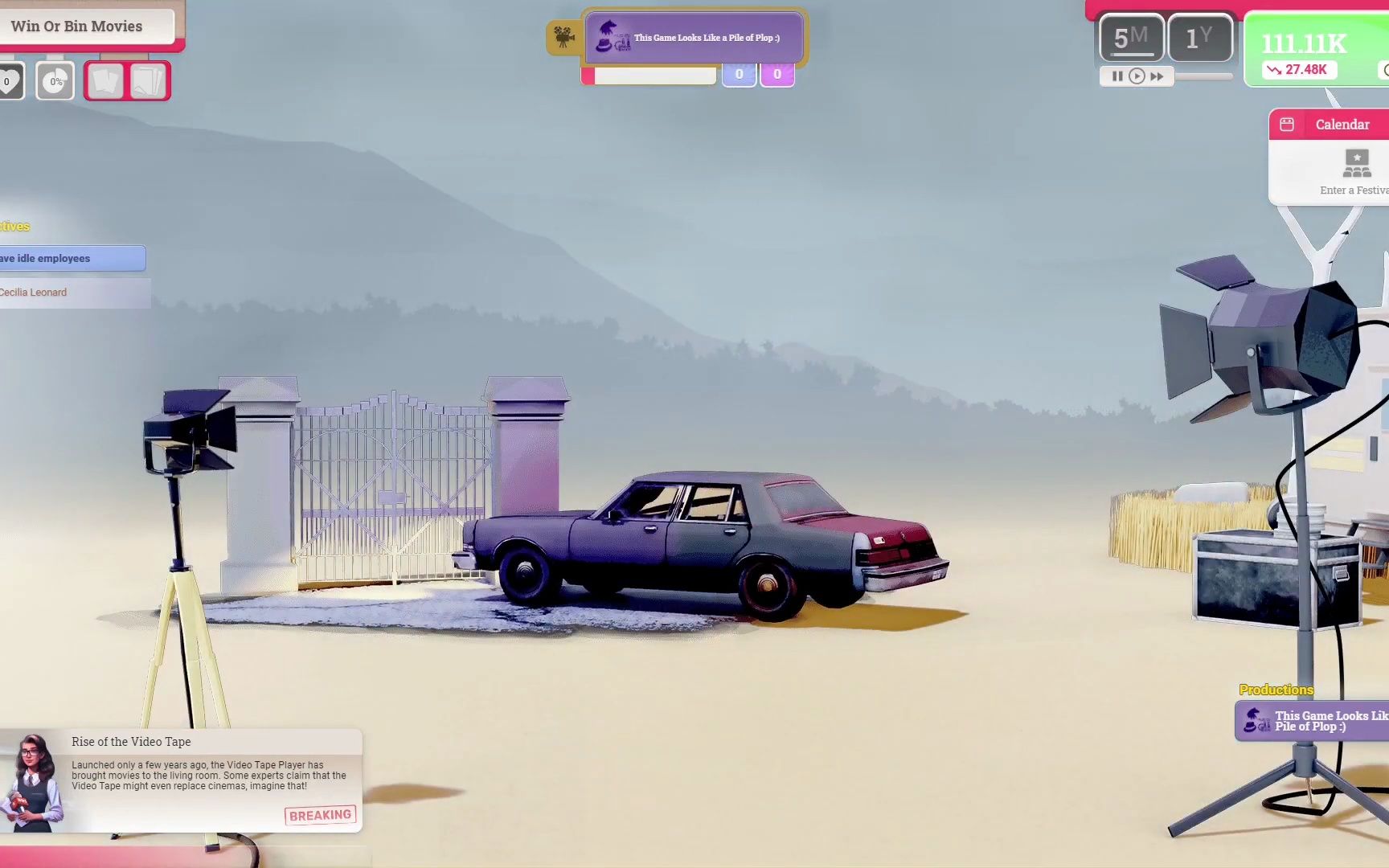The image size is (1389, 868).
Task: Open the pie chart percentage icon
Action: 55,81
